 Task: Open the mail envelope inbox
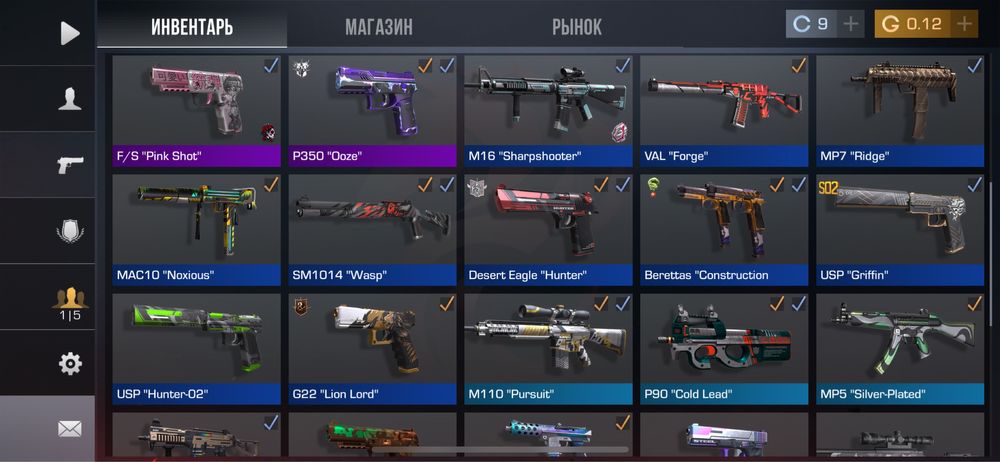69,428
